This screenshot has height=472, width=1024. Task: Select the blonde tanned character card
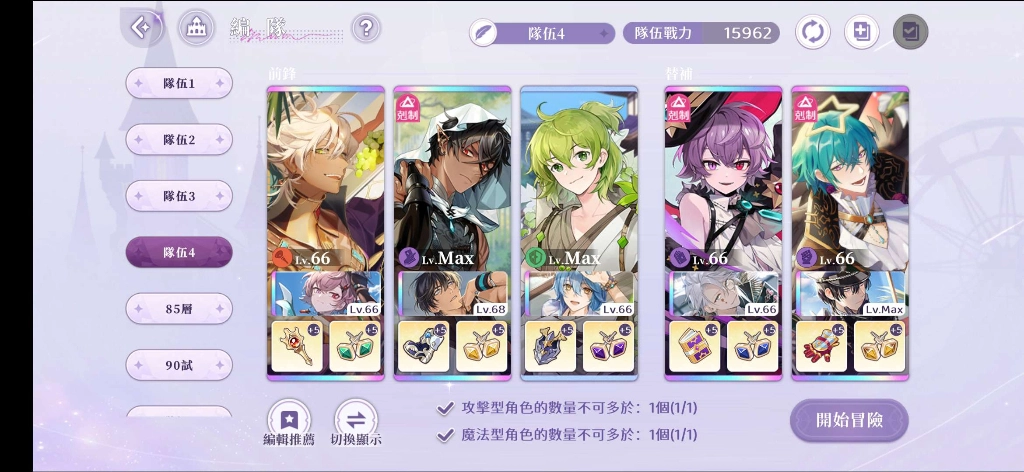click(325, 180)
